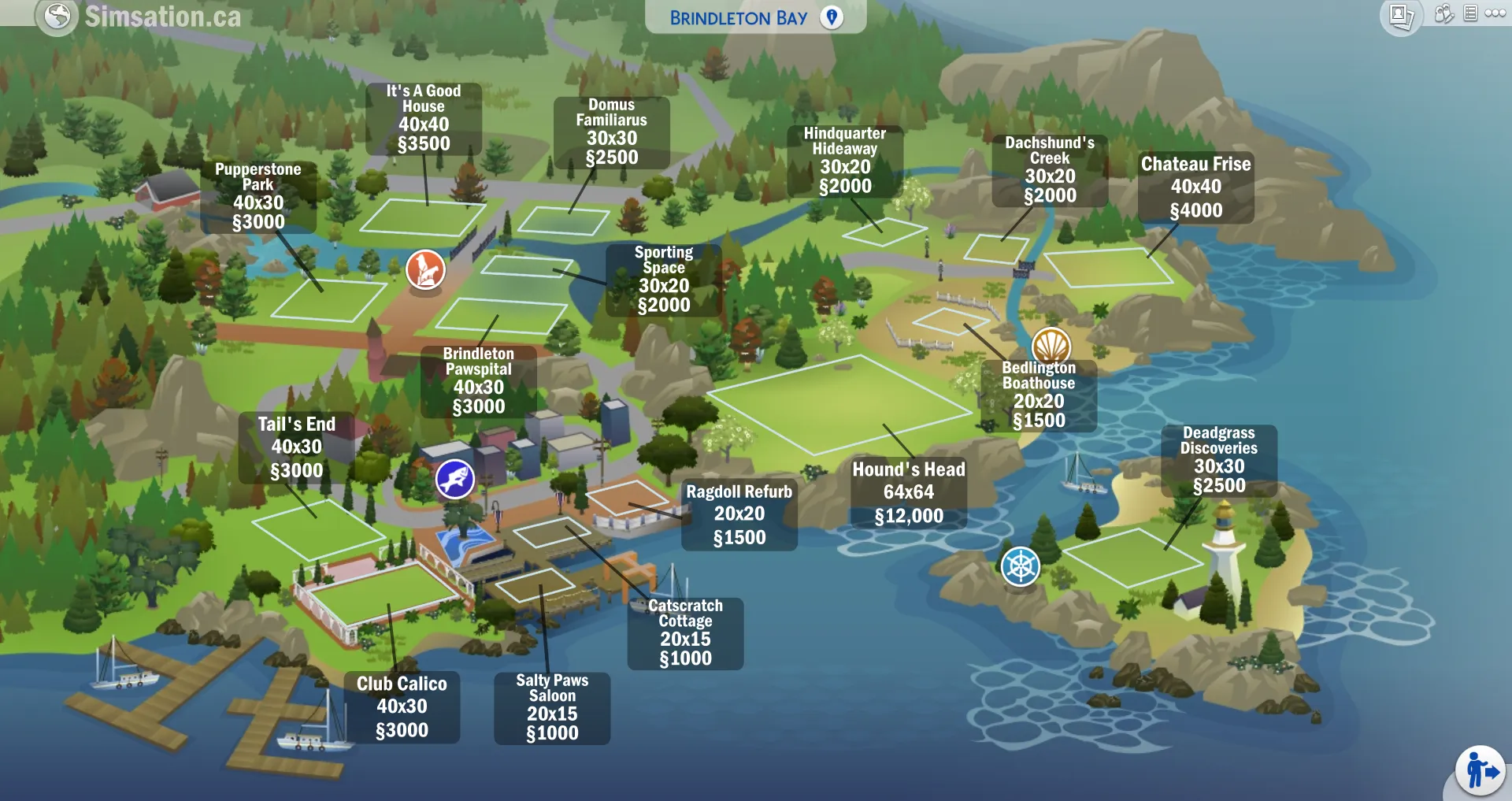
Task: Click the Deadgrass Discoveries label
Action: [1219, 460]
